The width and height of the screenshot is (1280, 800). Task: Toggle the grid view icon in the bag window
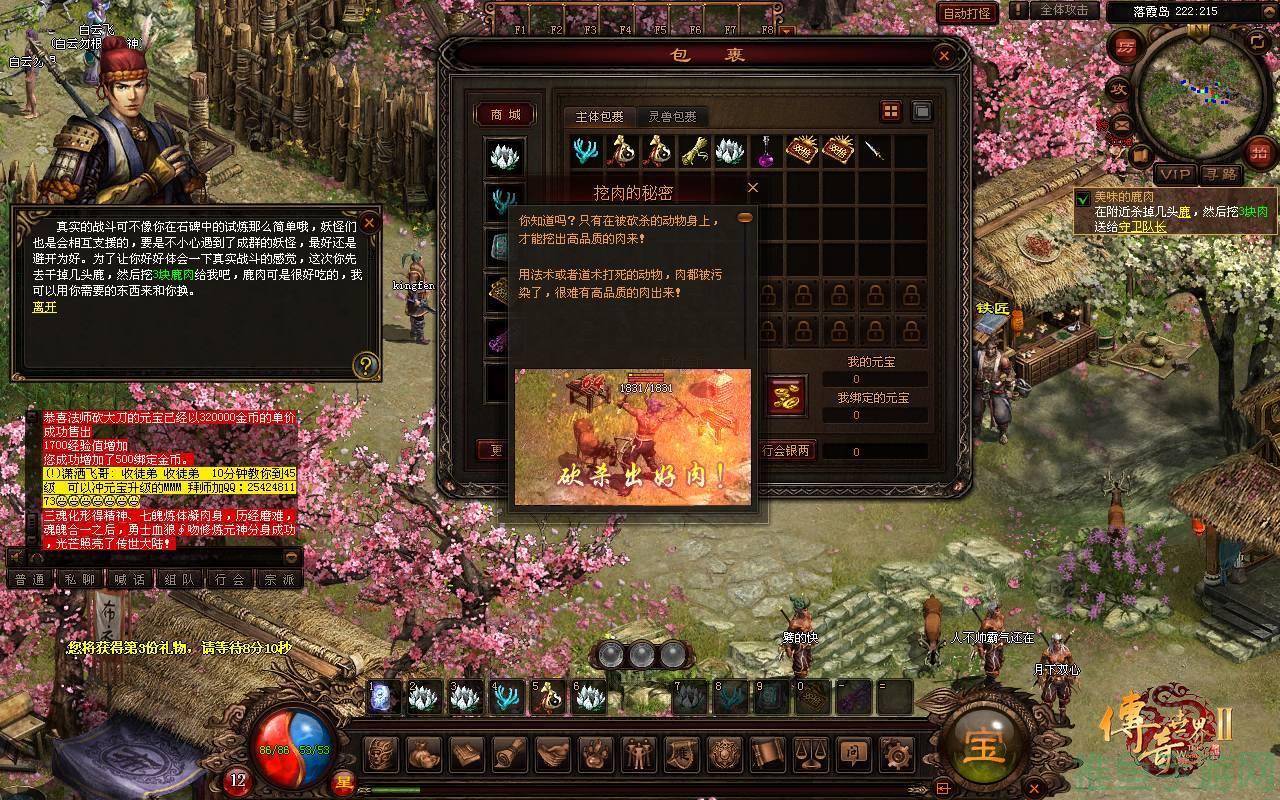point(890,111)
